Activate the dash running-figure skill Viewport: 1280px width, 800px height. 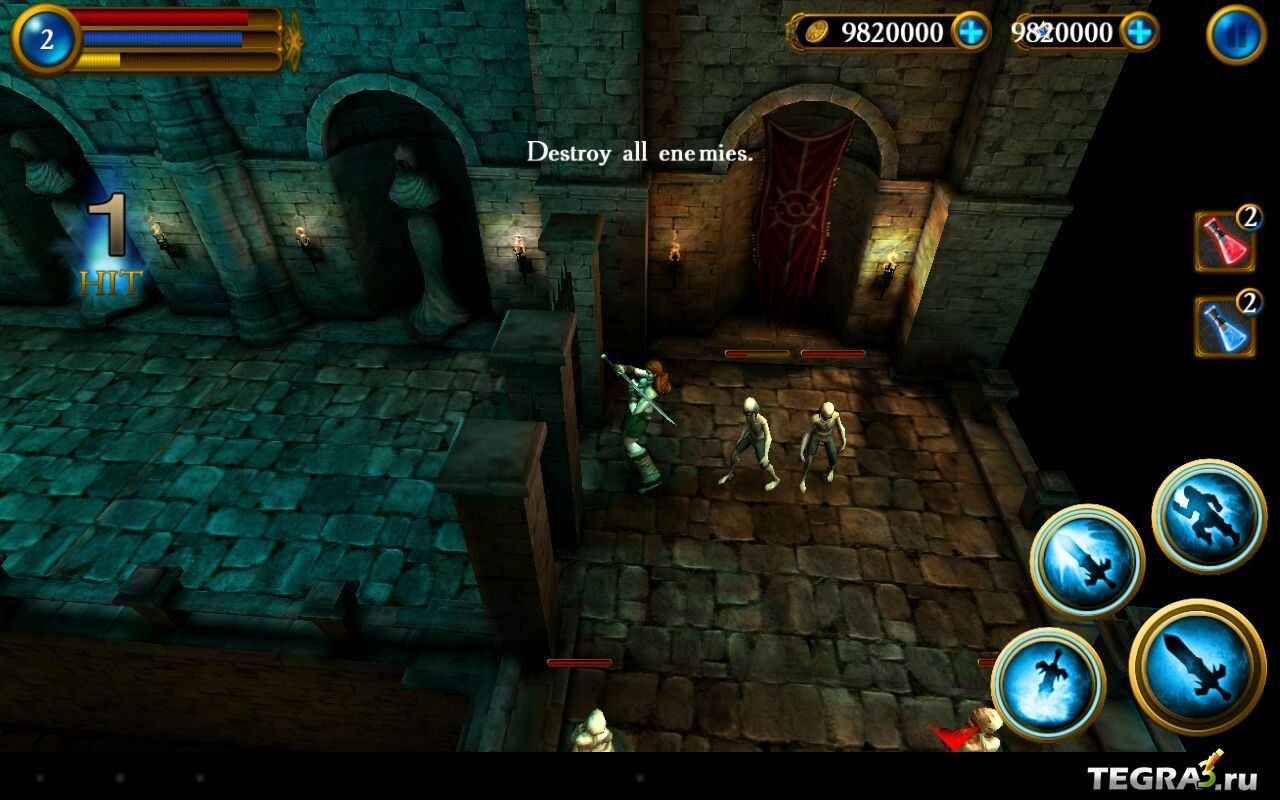click(x=1209, y=517)
